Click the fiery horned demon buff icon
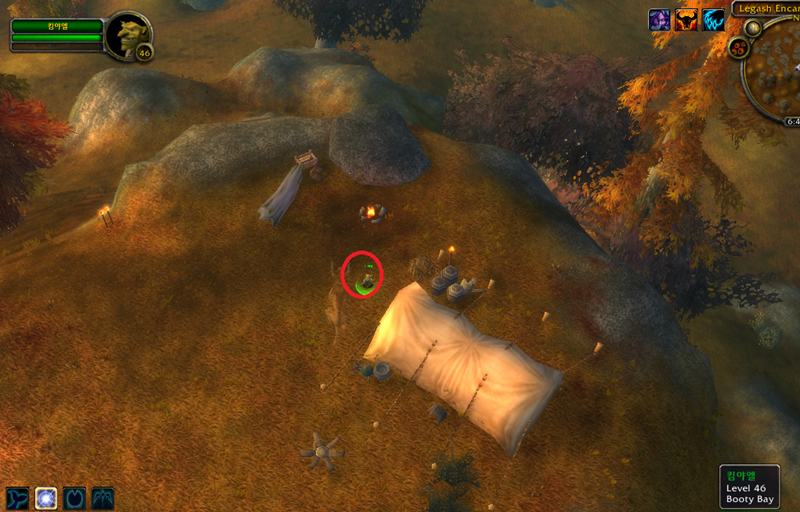Viewport: 800px width, 512px height. pos(686,20)
